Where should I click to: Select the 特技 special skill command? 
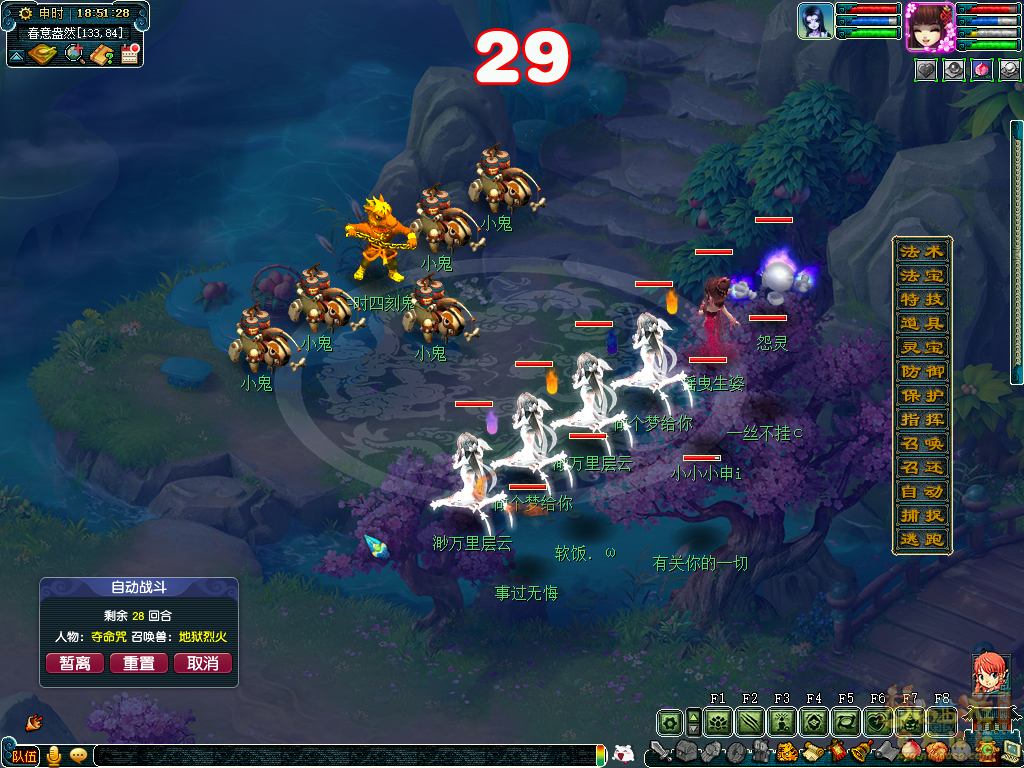(921, 299)
